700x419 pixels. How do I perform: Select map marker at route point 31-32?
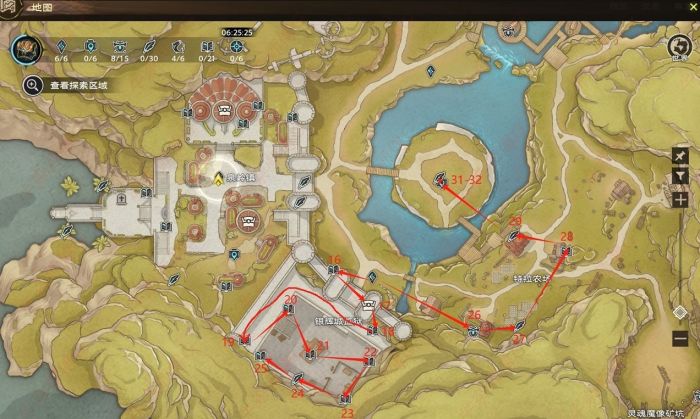440,180
